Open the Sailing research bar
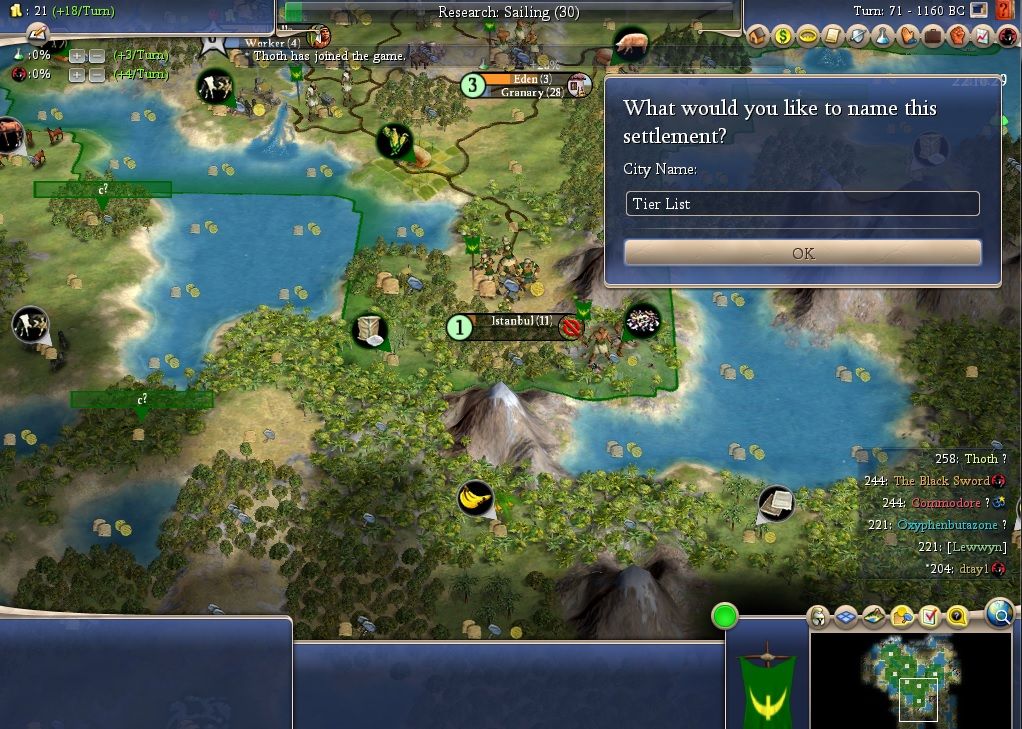Screen dimensions: 1022x729 click(508, 12)
